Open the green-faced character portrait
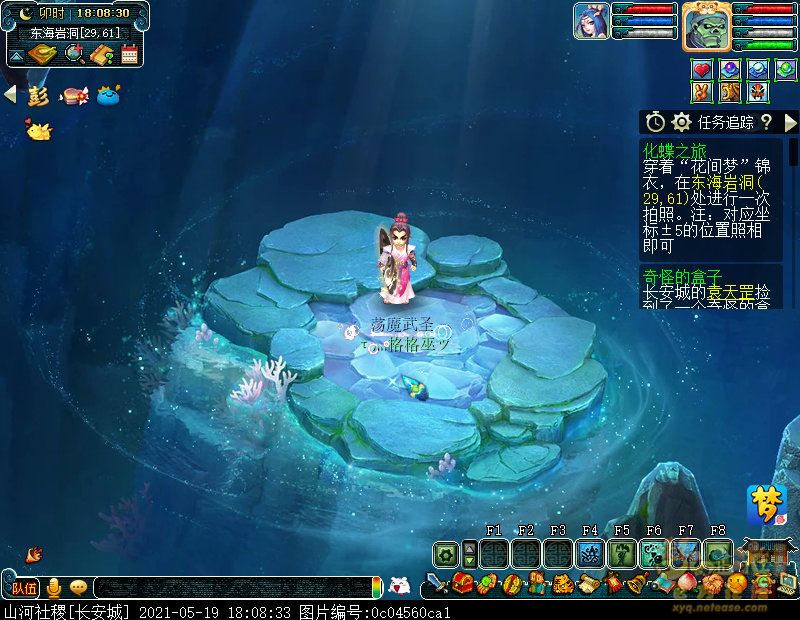 tap(706, 25)
